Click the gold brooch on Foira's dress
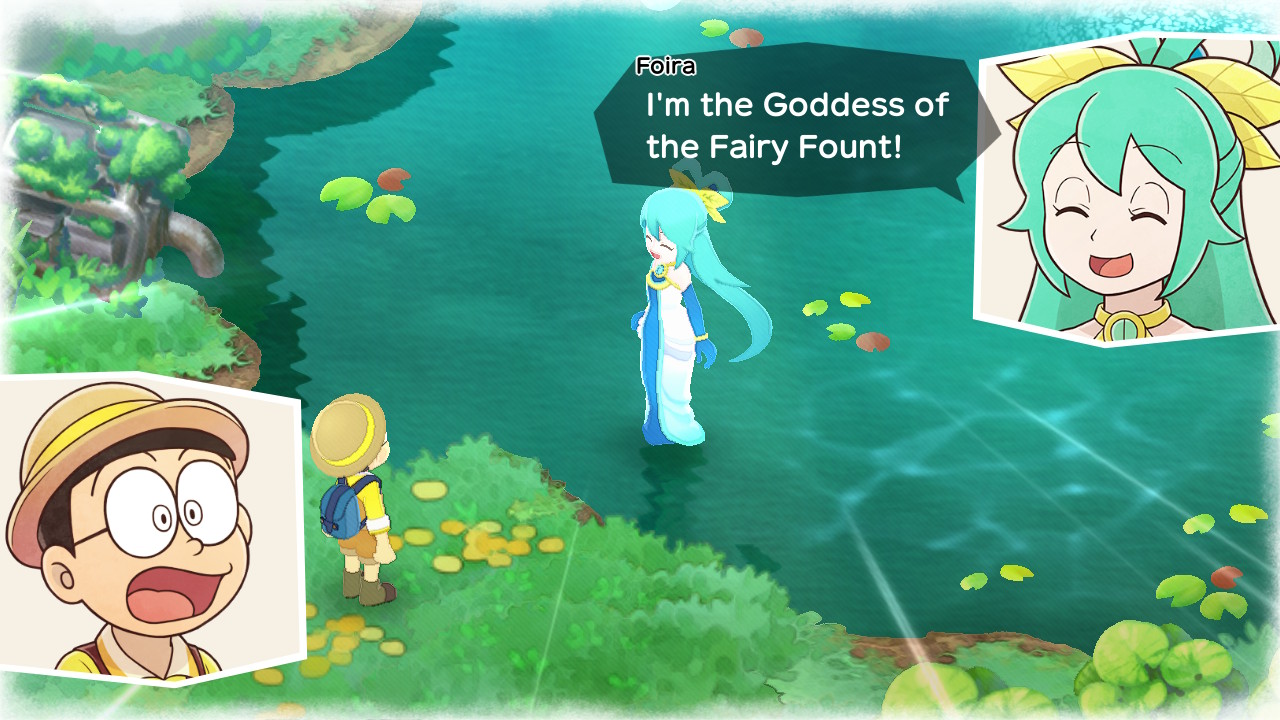1280x720 pixels. click(661, 271)
